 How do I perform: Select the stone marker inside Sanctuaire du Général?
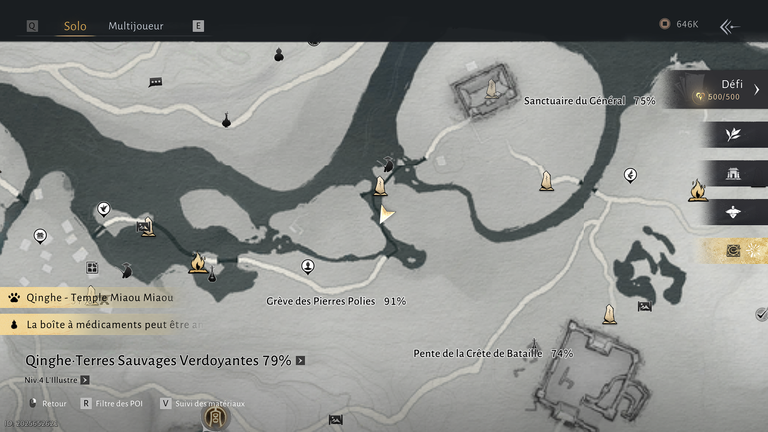click(491, 89)
